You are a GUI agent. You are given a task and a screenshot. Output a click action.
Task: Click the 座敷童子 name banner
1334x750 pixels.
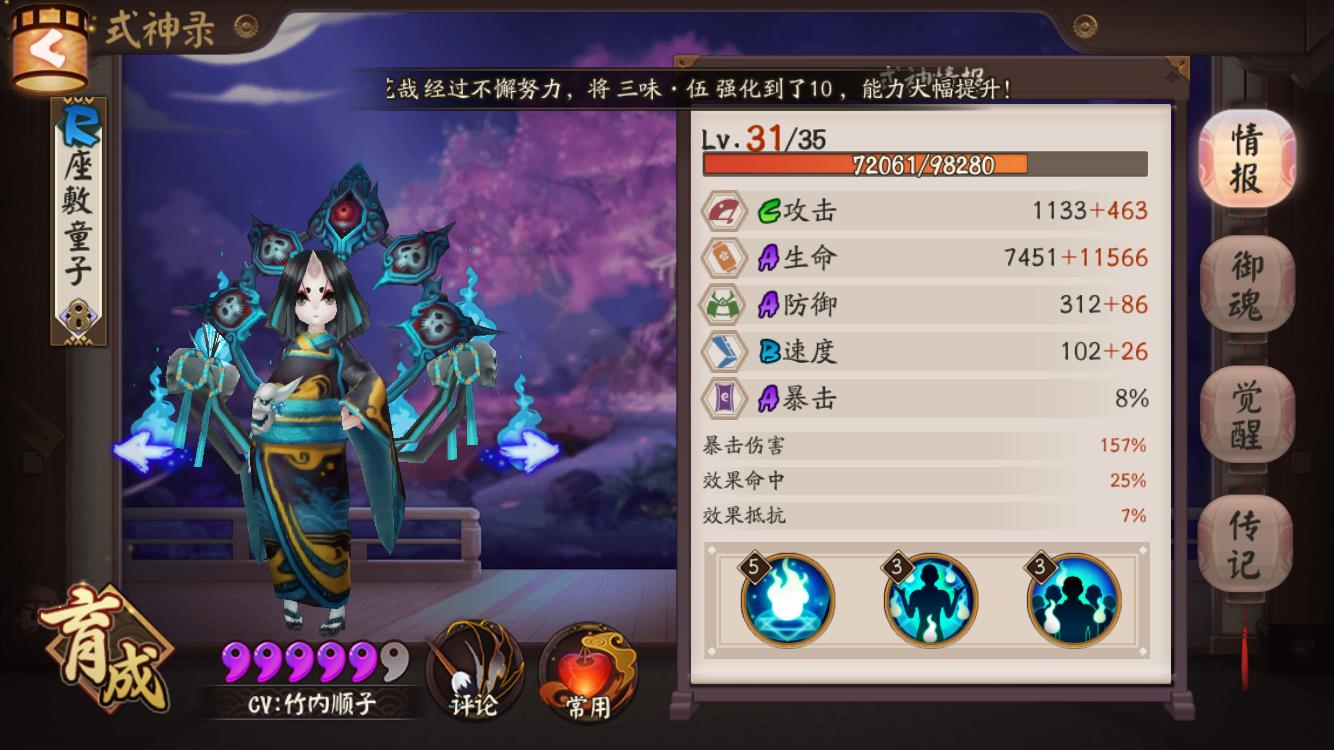79,220
